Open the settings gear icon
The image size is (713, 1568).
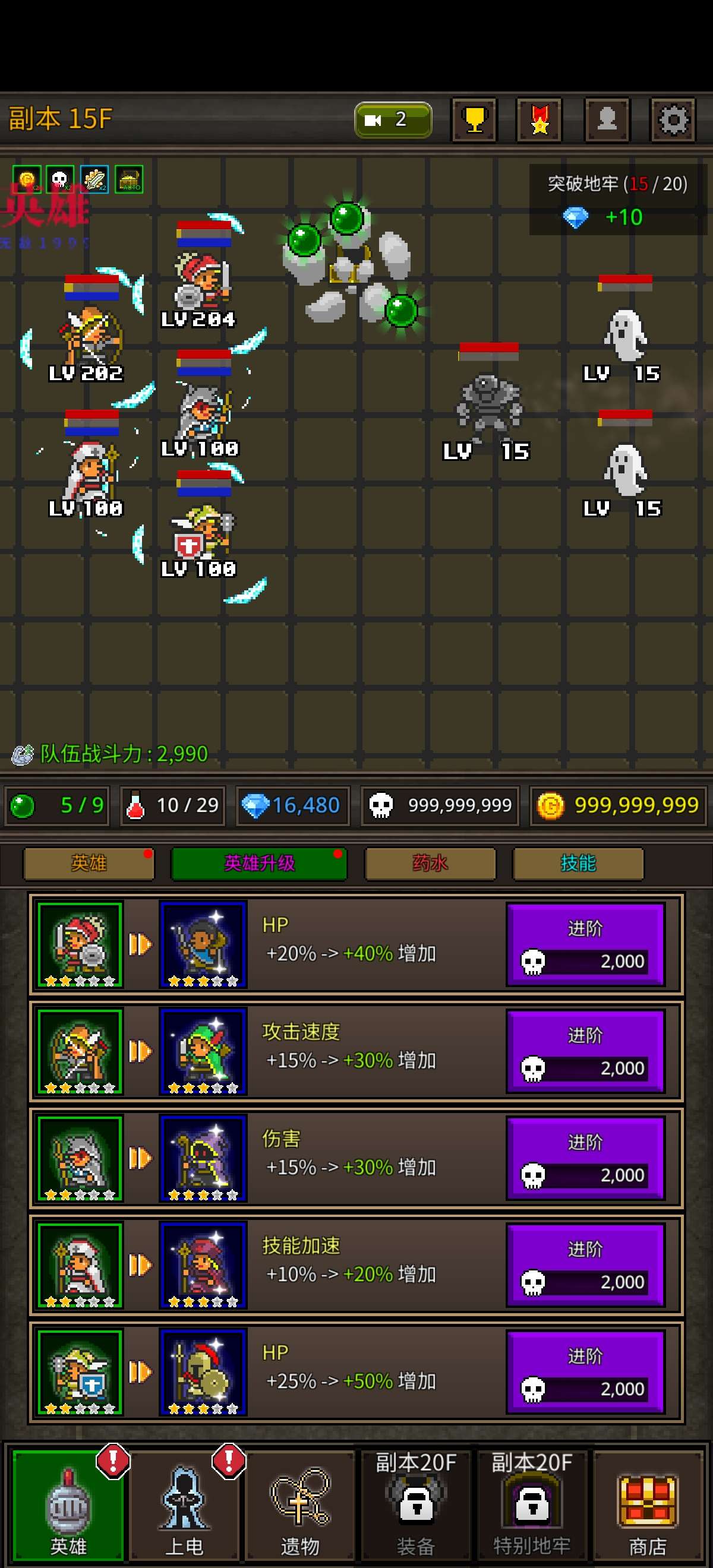pos(672,119)
